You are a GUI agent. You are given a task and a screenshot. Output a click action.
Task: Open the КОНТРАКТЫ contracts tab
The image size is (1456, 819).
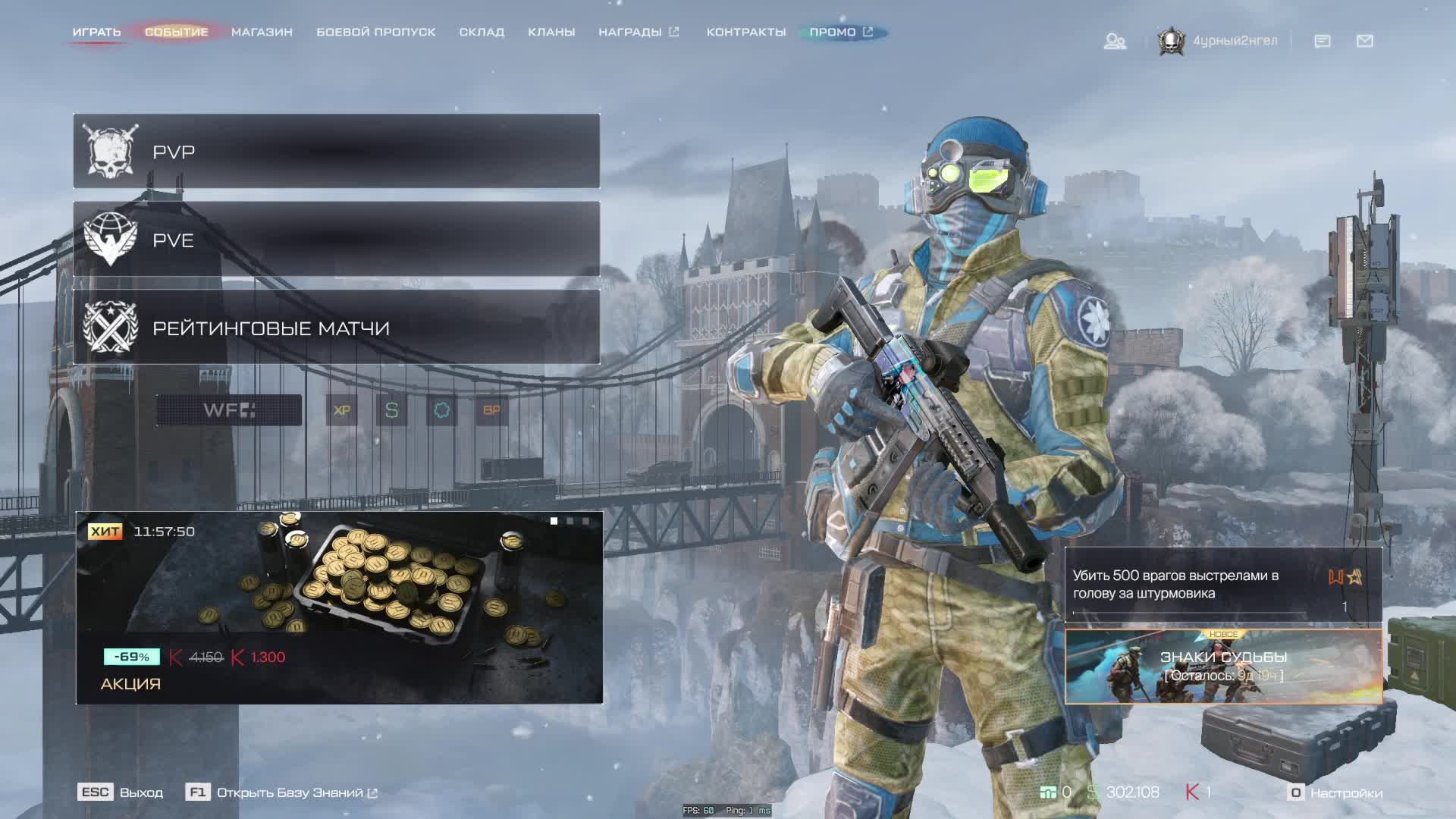[746, 32]
